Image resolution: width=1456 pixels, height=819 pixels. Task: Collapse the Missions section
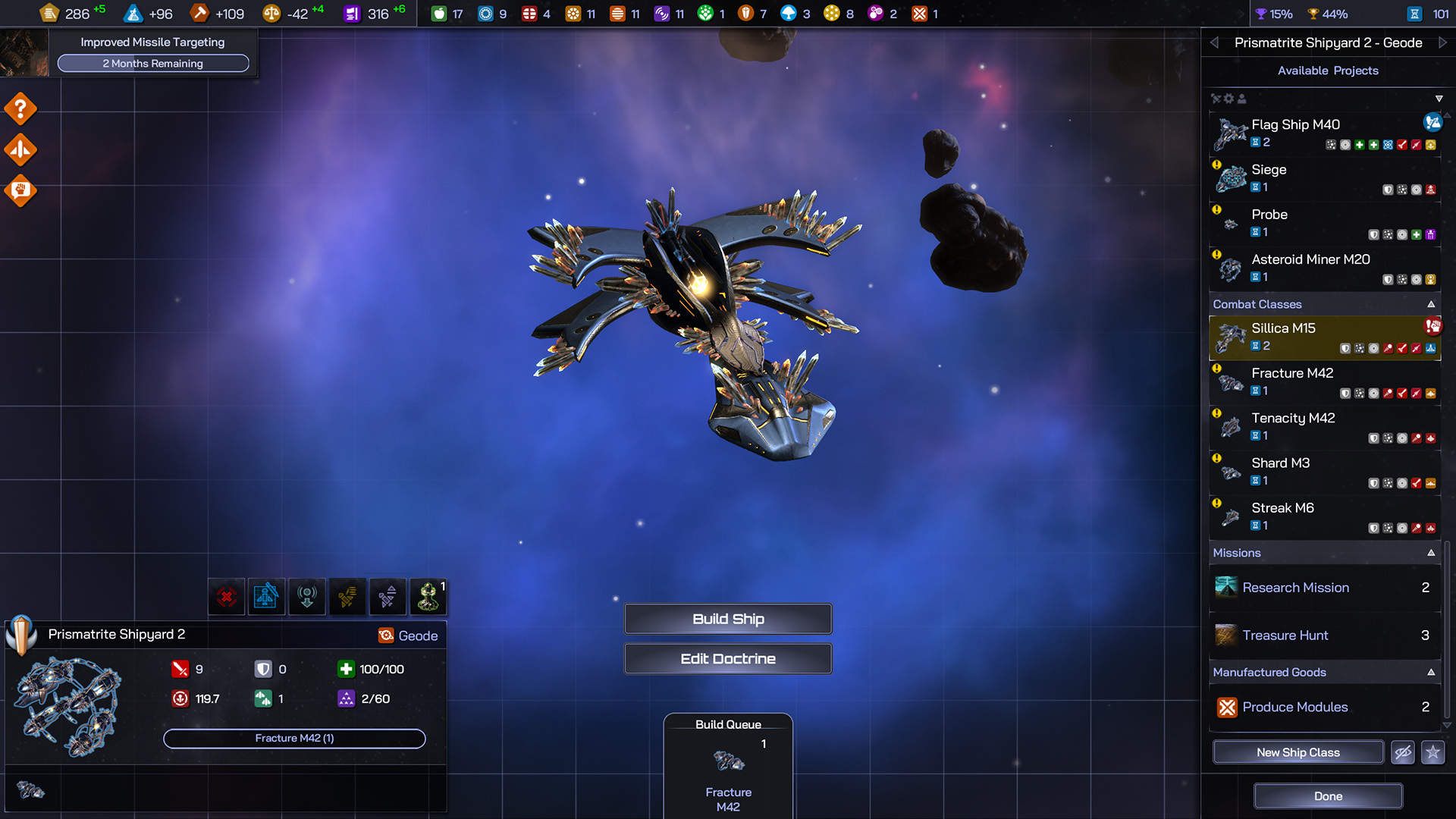point(1431,553)
